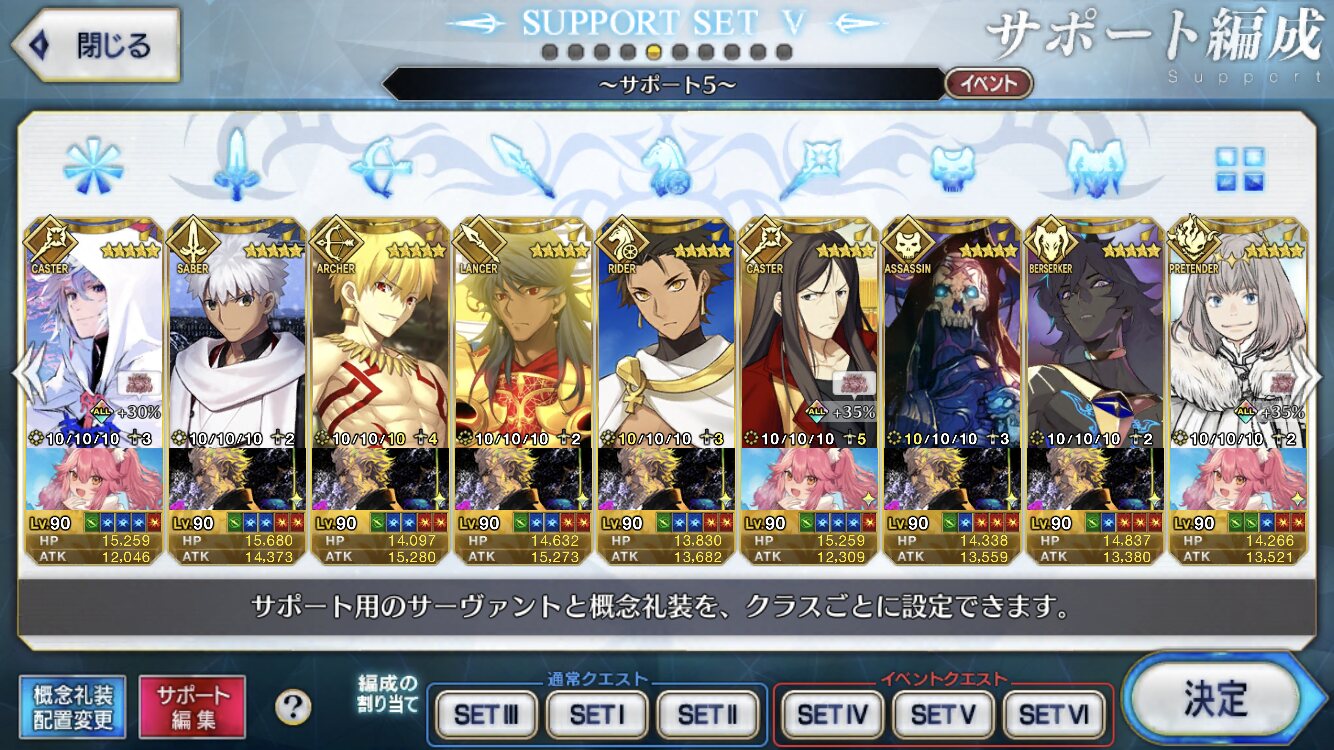Choose SET V for event quests
This screenshot has height=750, width=1334.
942,714
